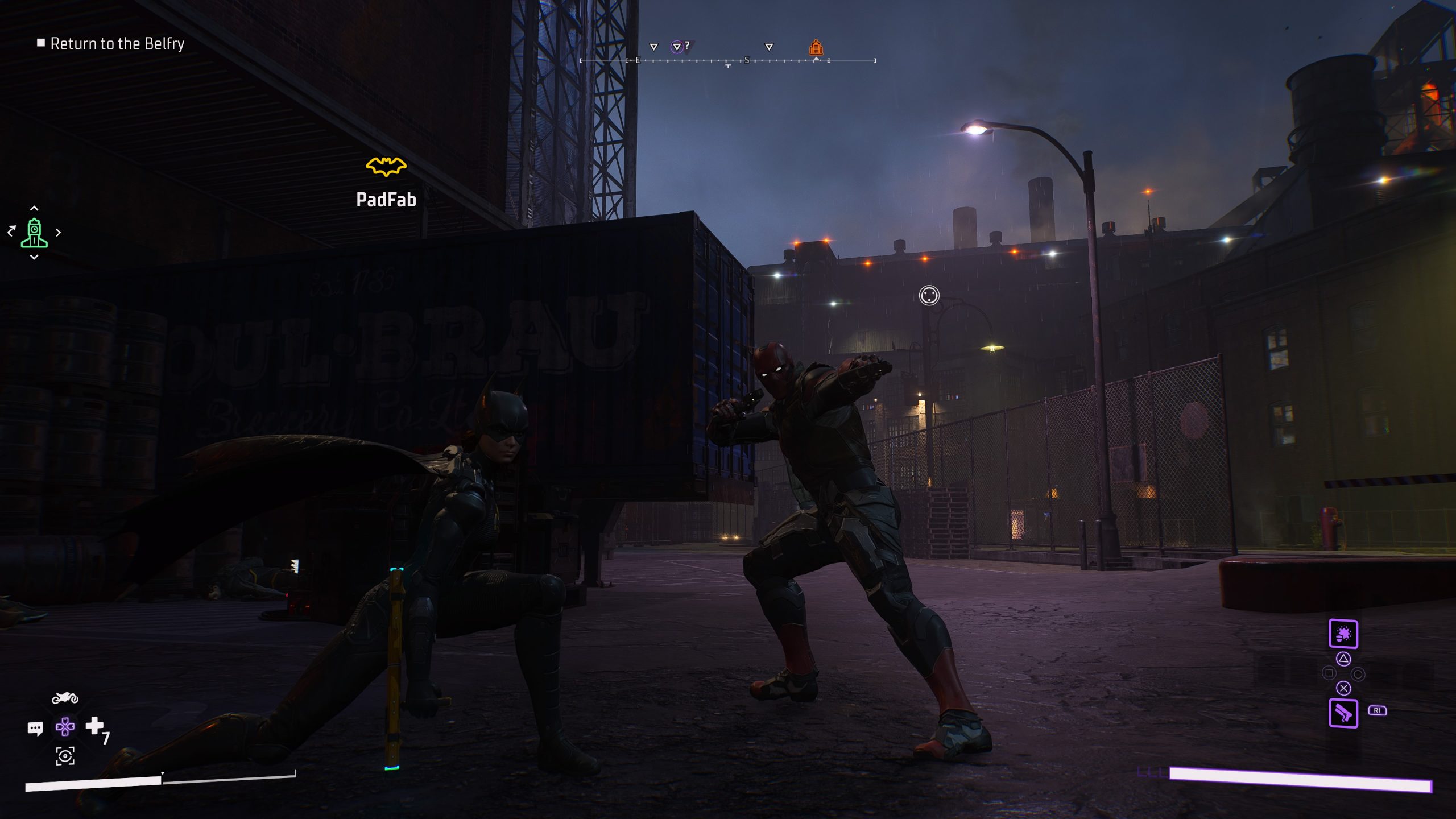Select the question mark compass marker
This screenshot has height=819, width=1456.
click(x=679, y=46)
